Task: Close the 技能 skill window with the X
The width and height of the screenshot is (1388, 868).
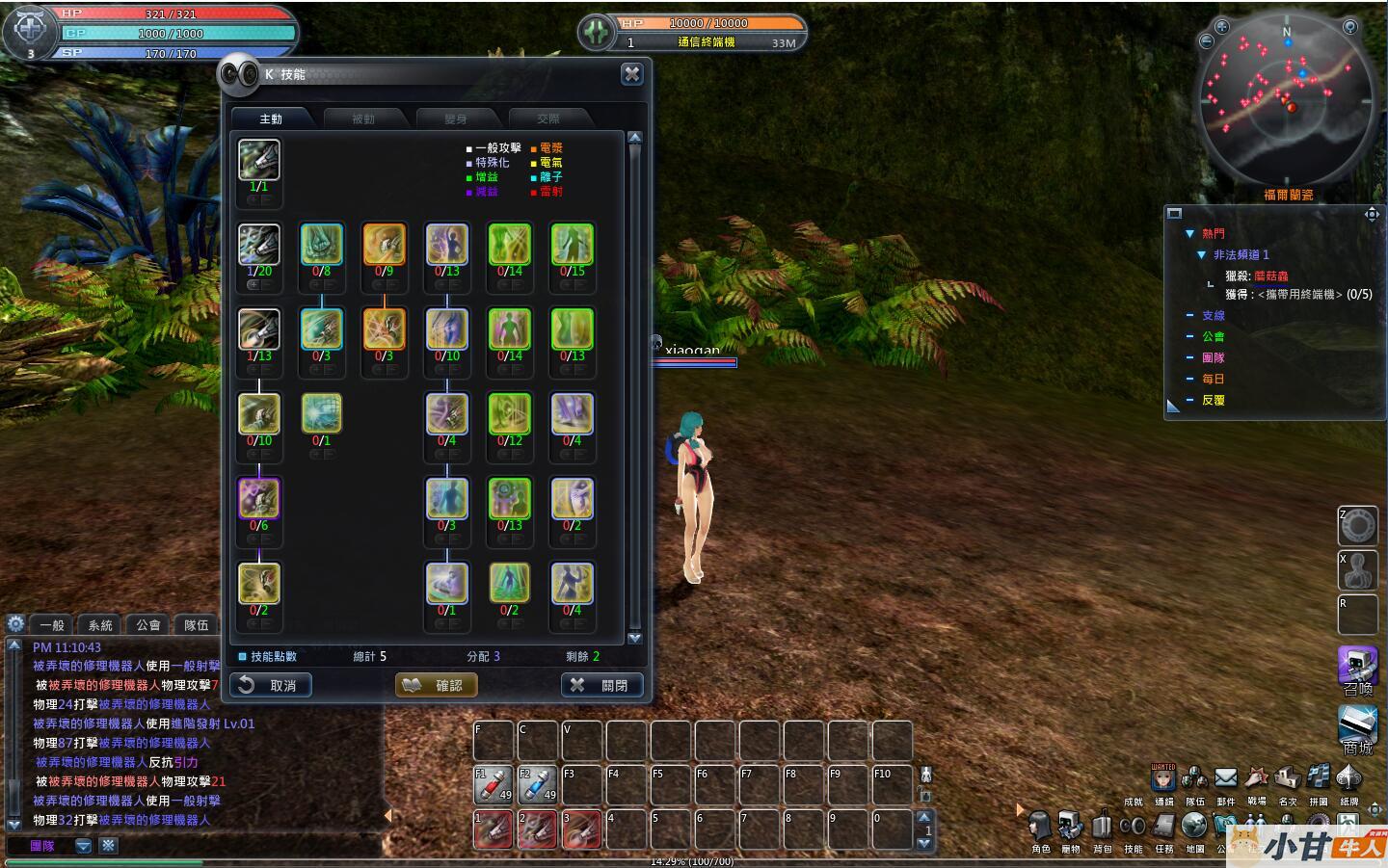Action: [x=631, y=74]
